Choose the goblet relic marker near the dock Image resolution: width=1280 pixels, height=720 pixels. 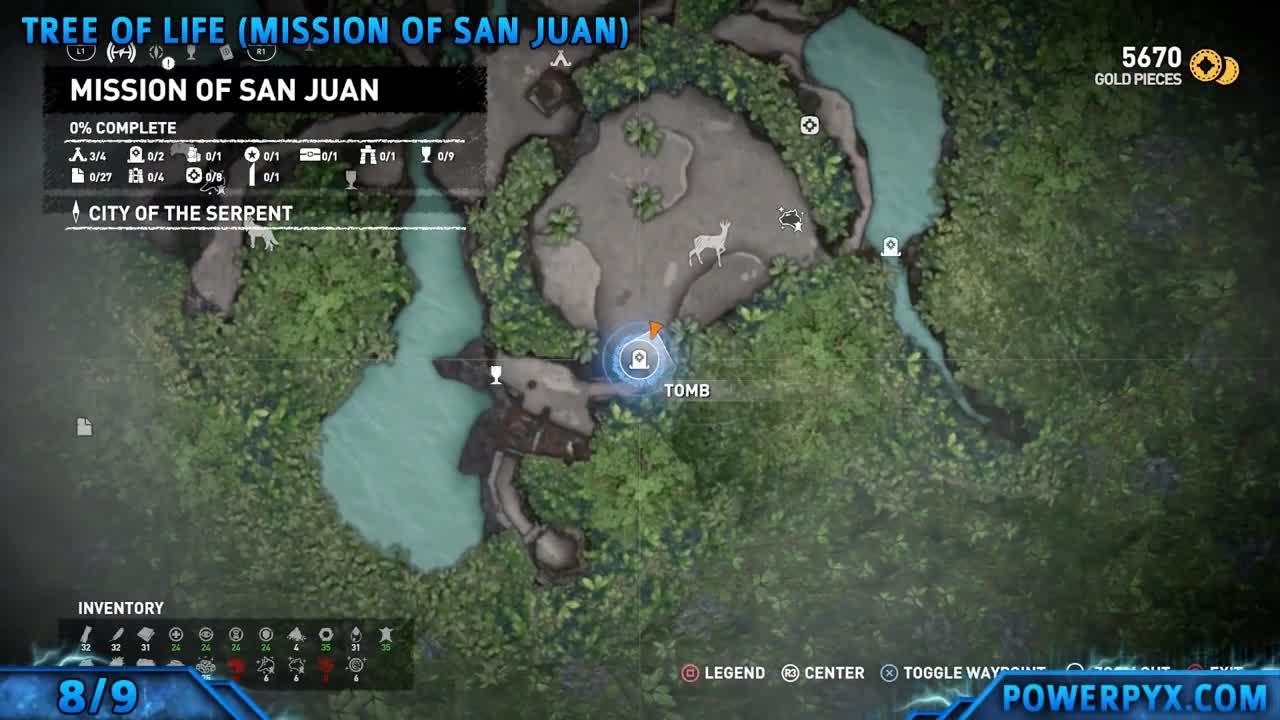495,375
